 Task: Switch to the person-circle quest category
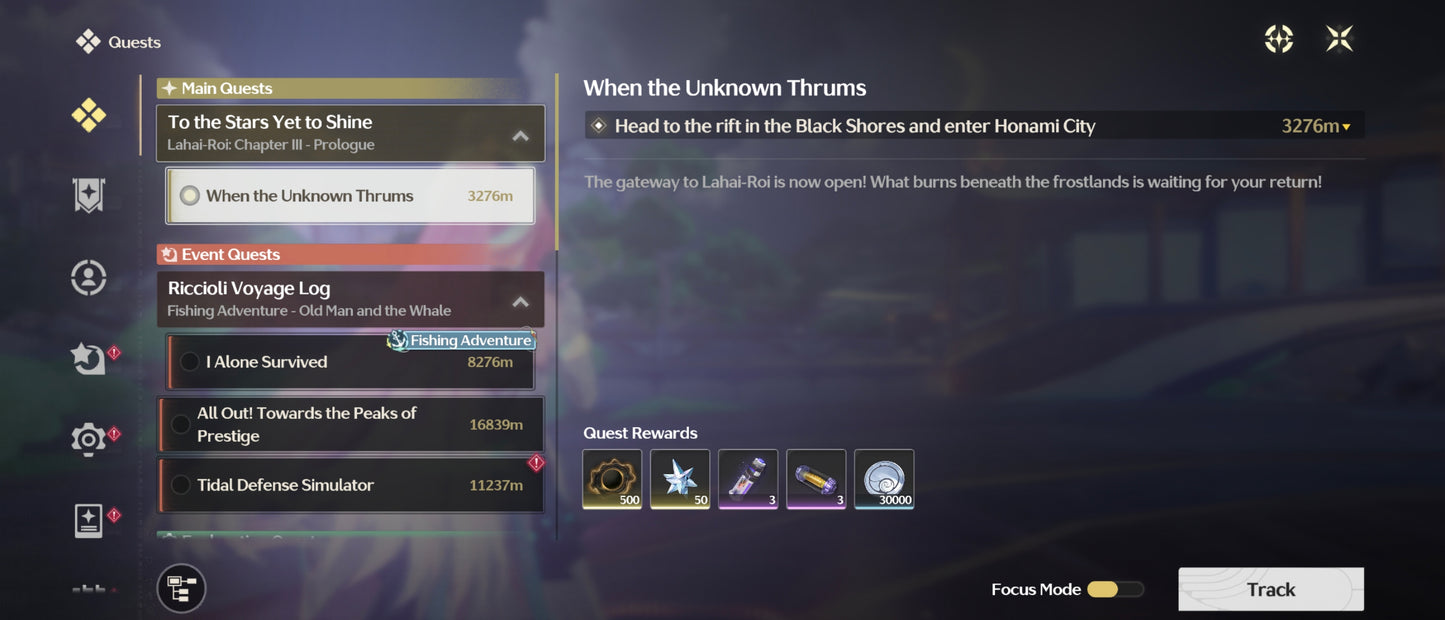click(x=89, y=277)
